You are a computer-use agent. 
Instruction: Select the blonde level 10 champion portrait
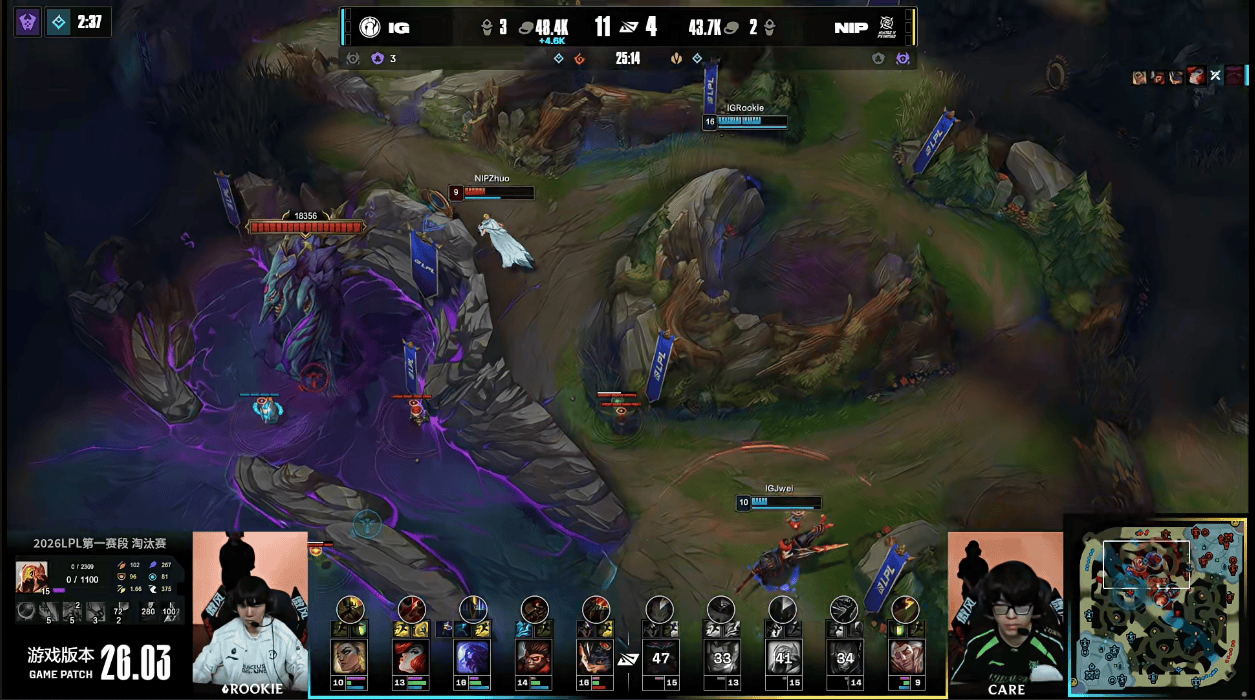[349, 657]
